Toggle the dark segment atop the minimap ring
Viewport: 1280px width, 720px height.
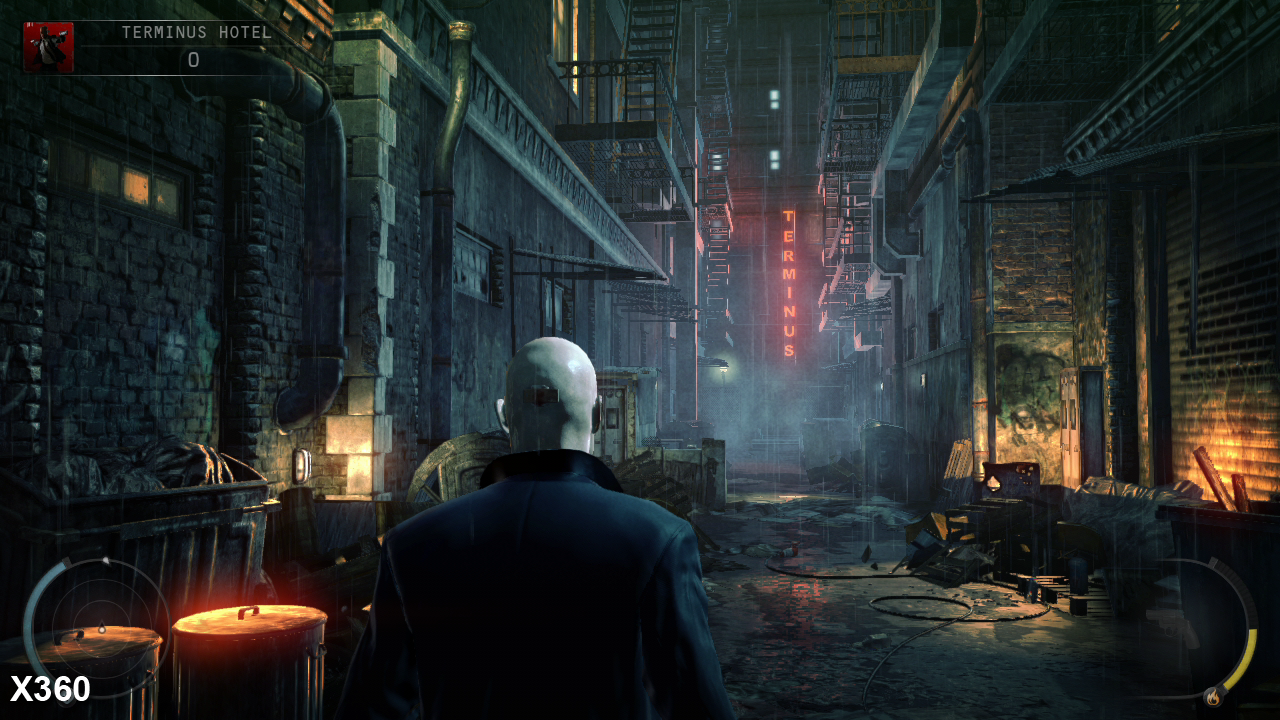tap(66, 561)
